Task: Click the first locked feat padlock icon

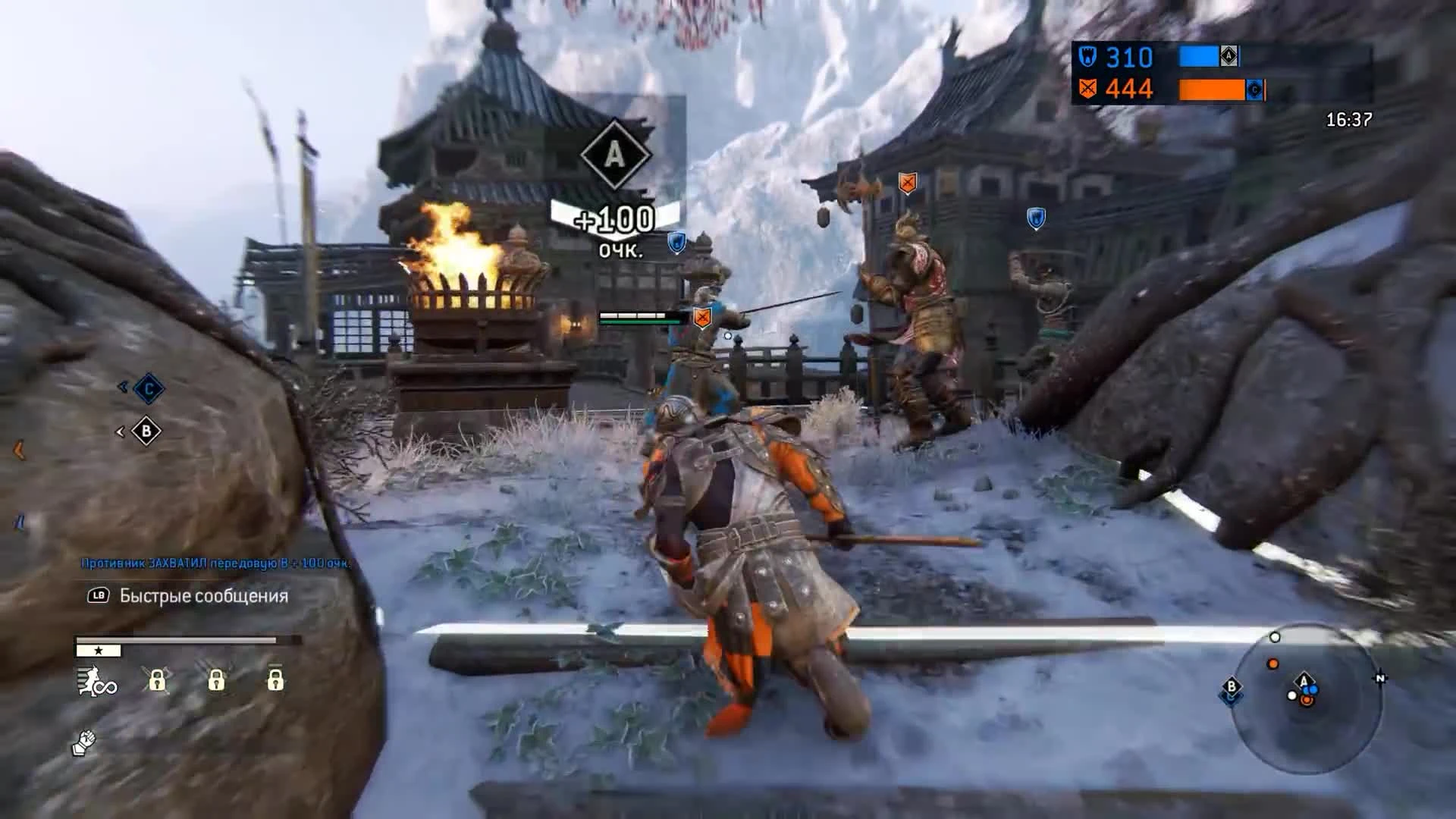Action: point(158,682)
